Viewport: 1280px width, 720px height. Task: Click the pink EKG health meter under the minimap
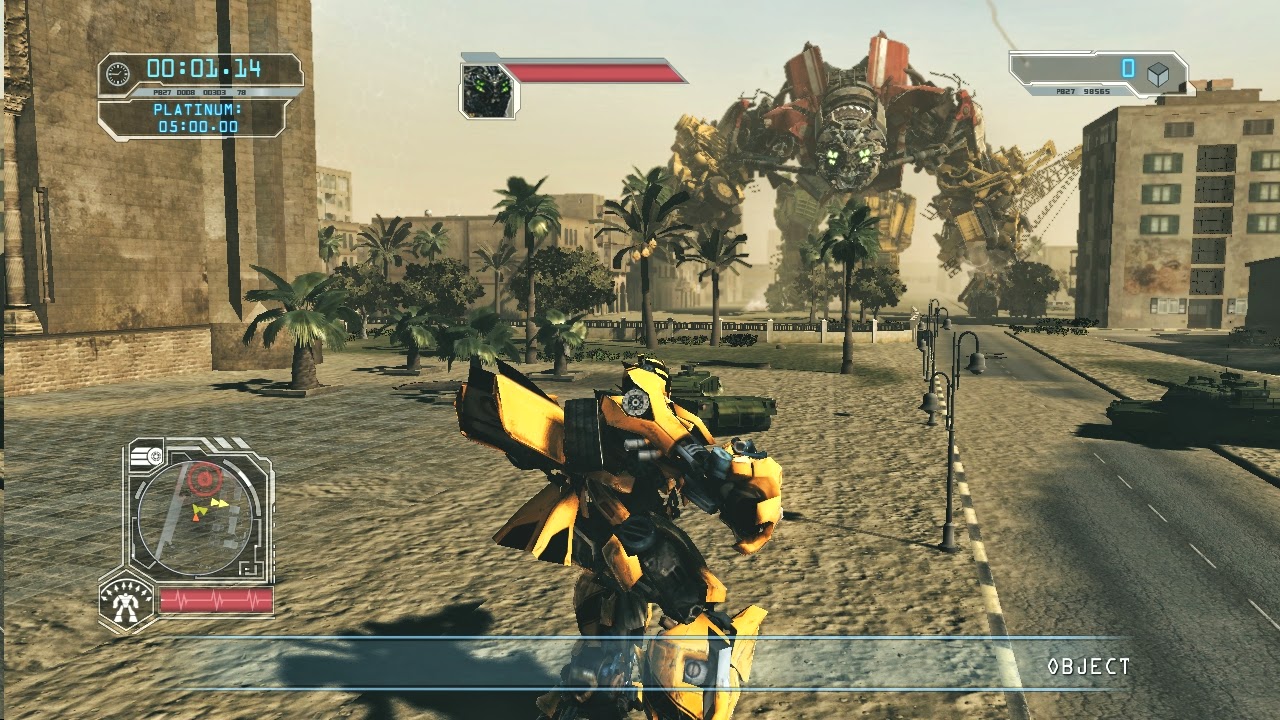tap(217, 599)
